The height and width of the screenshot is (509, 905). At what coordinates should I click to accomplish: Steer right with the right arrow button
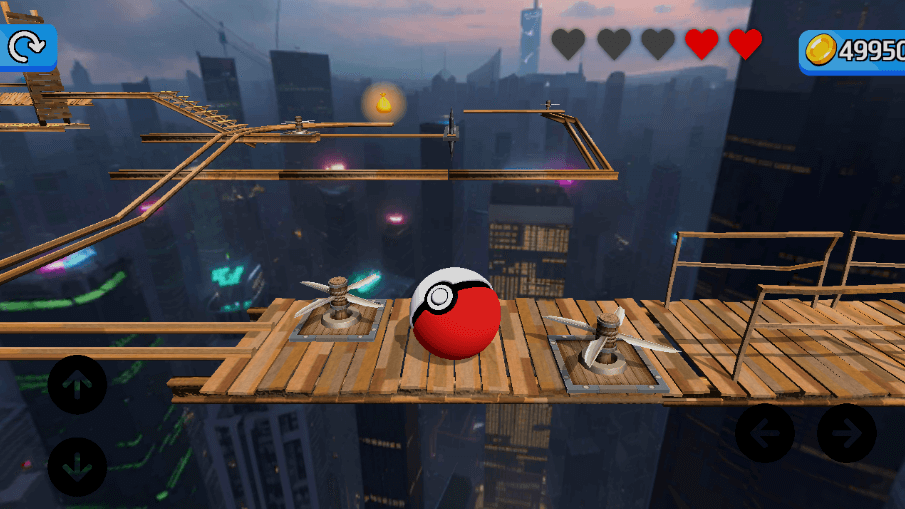(x=847, y=433)
